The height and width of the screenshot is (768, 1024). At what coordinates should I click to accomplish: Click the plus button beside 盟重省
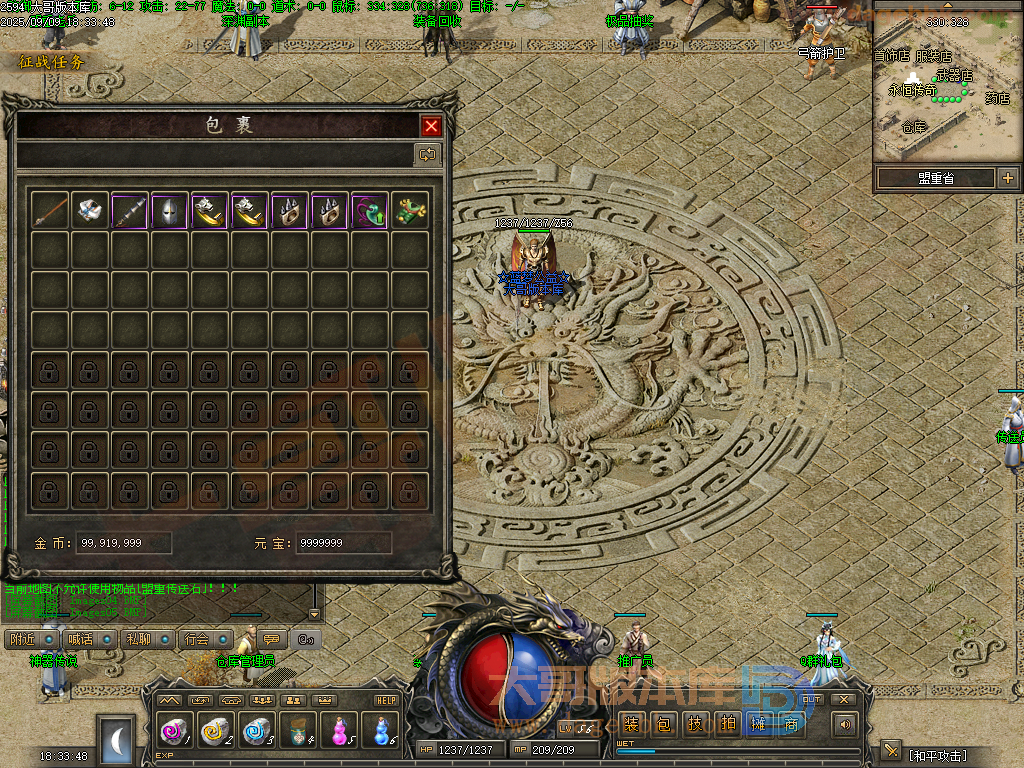pos(1007,178)
